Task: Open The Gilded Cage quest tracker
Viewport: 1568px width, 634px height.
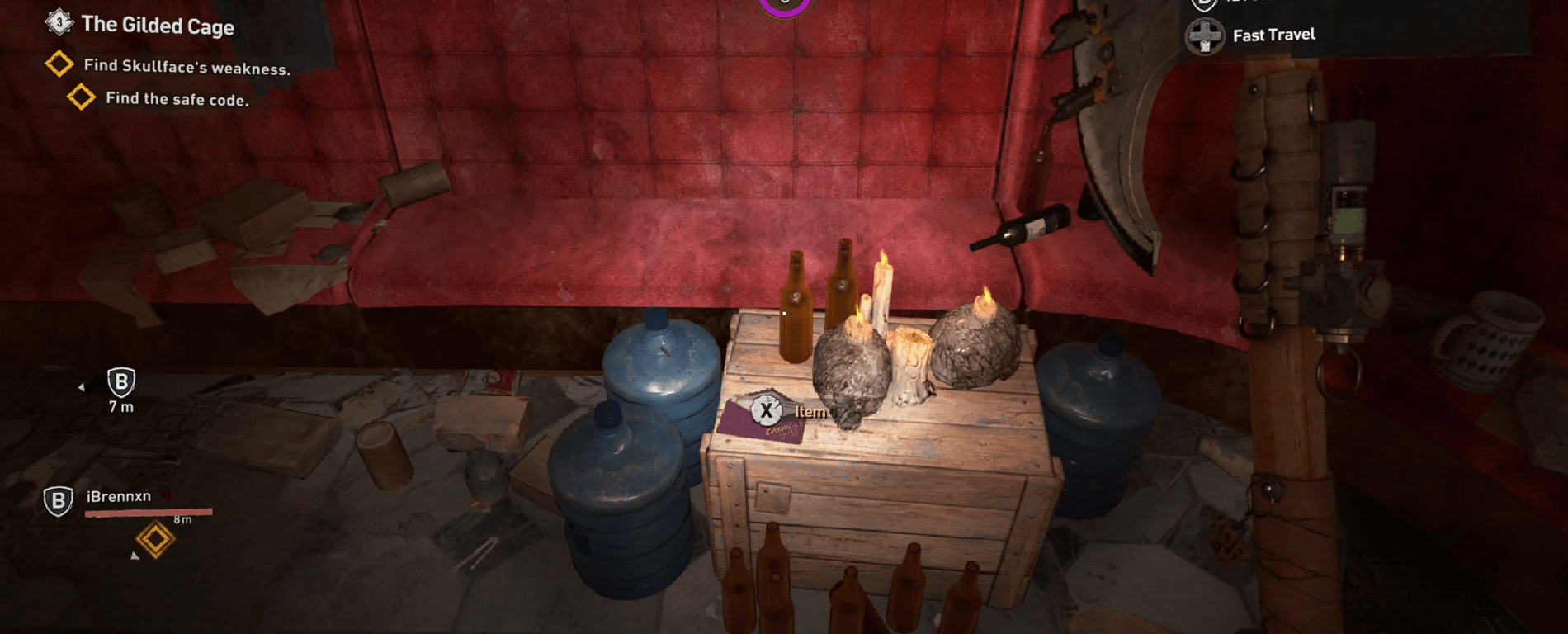Action: (156, 26)
